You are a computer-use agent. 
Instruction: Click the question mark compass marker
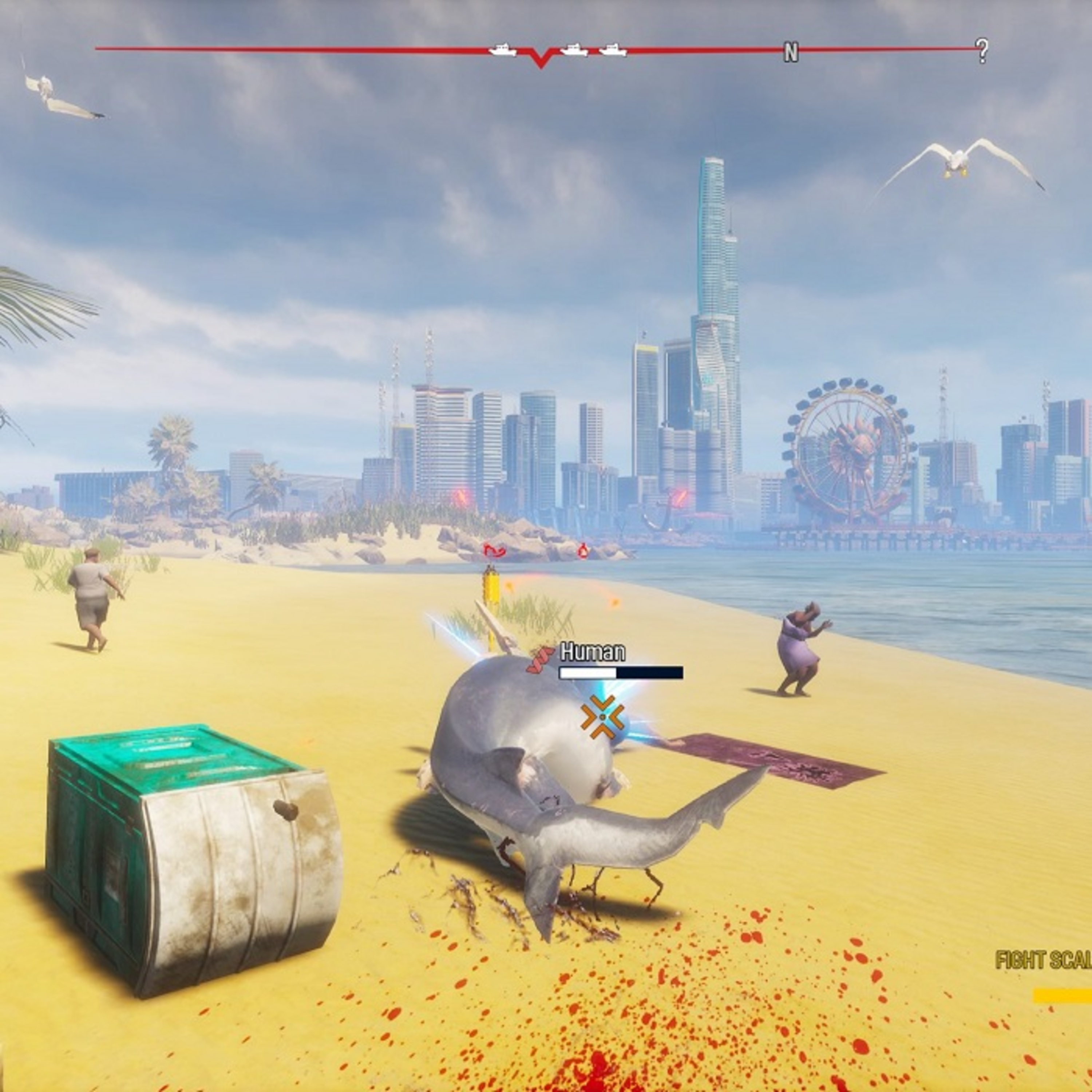[982, 51]
